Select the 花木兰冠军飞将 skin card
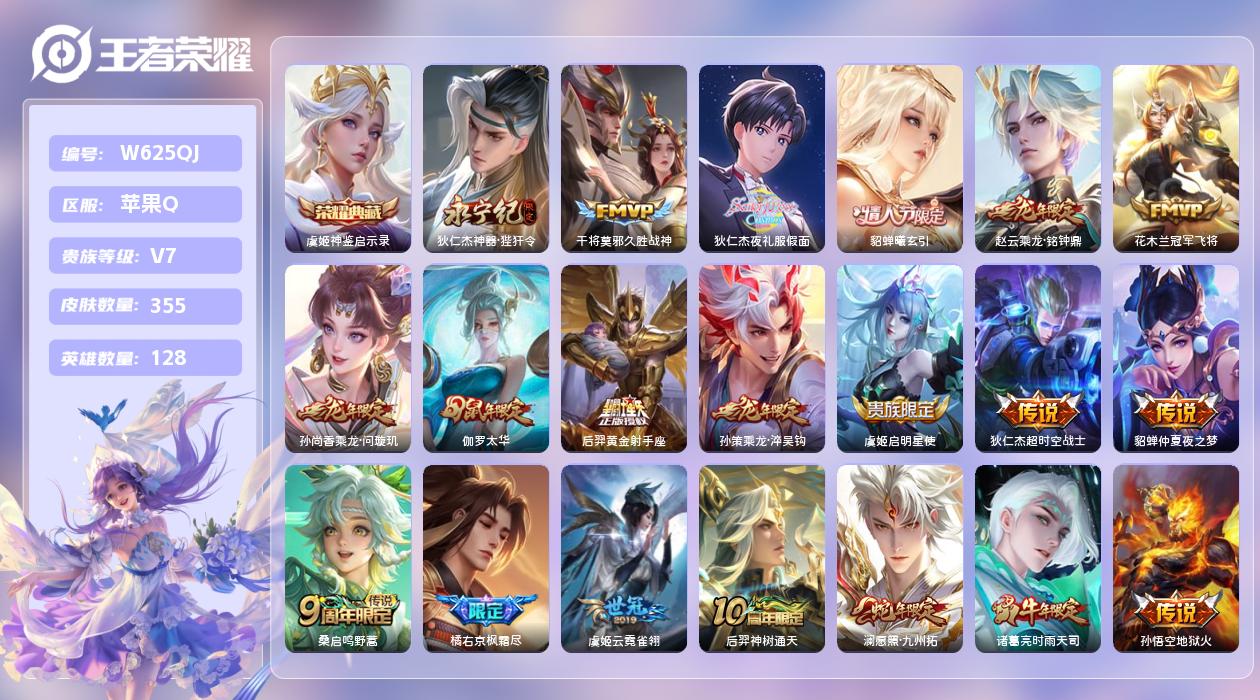Viewport: 1260px width, 700px height. click(1176, 158)
